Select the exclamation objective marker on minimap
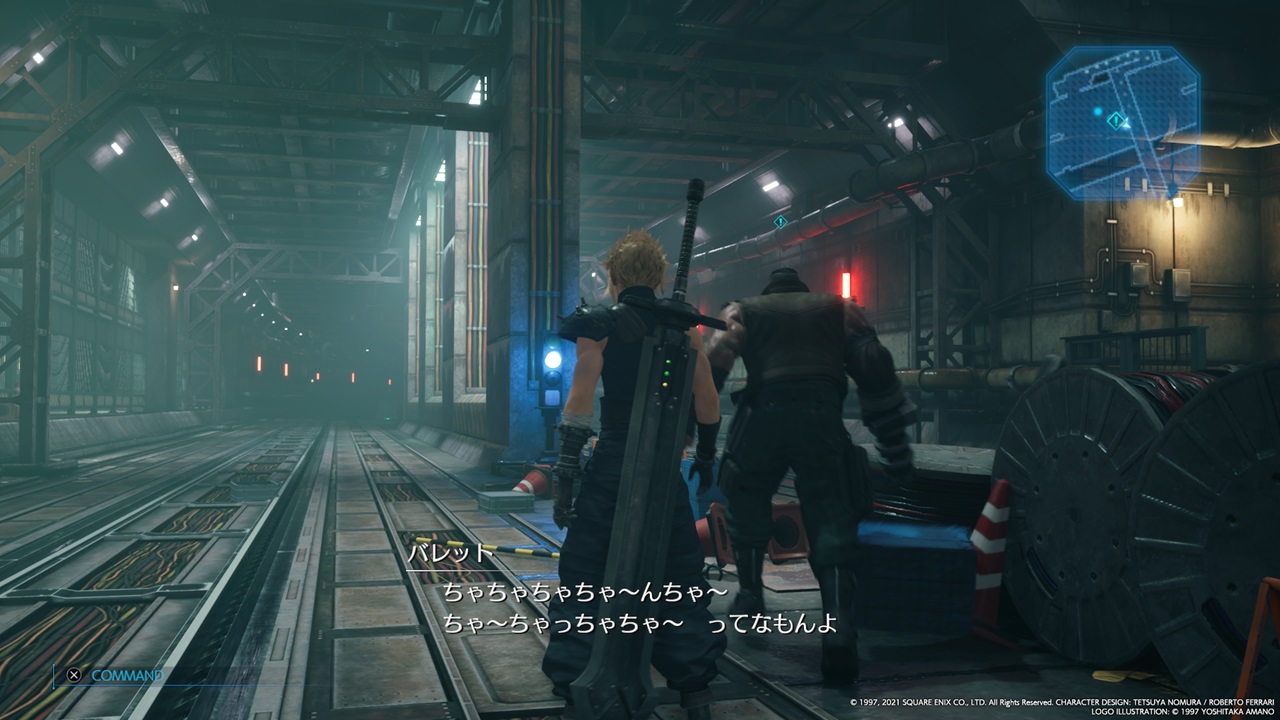This screenshot has width=1280, height=720. [x=1115, y=120]
